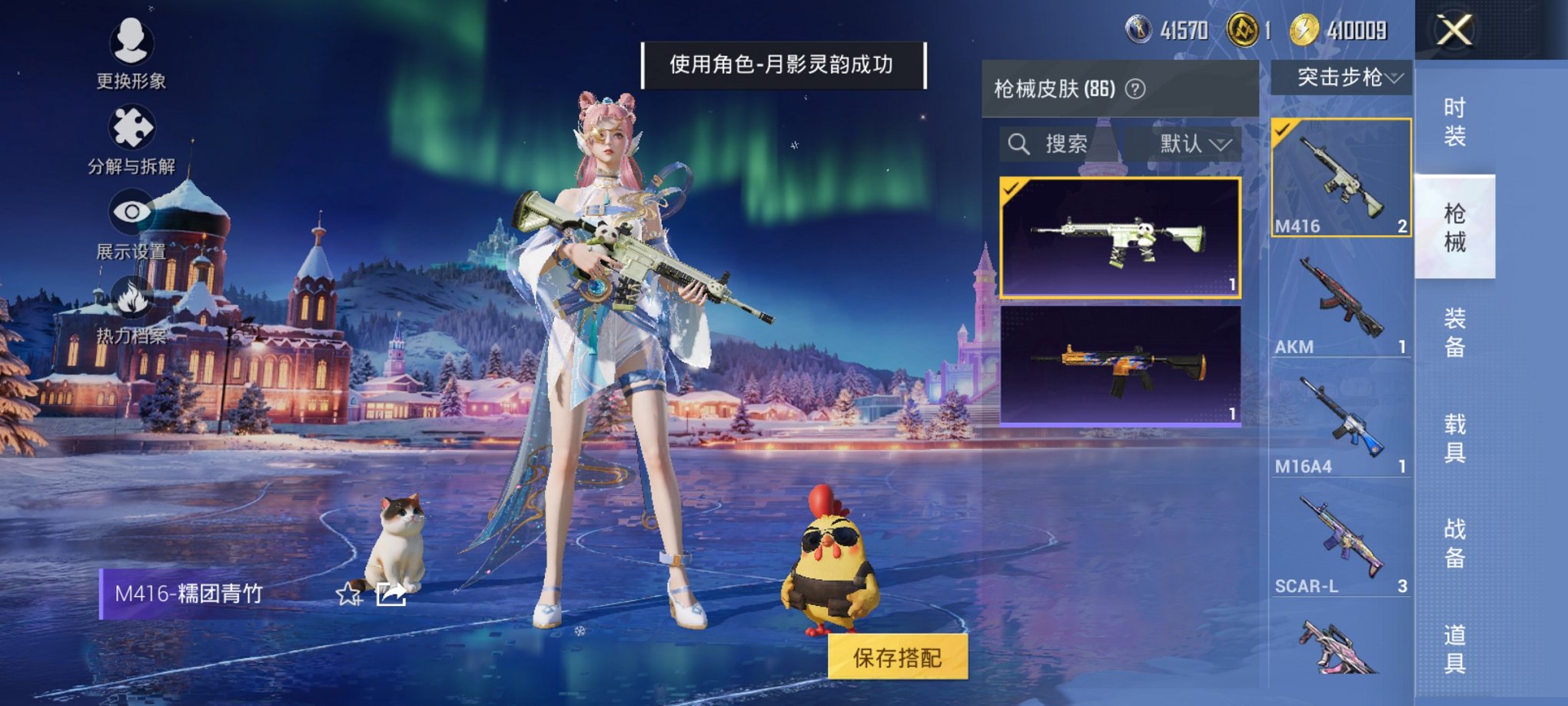
Task: Select the 分解与拆解 puzzle icon
Action: click(131, 128)
